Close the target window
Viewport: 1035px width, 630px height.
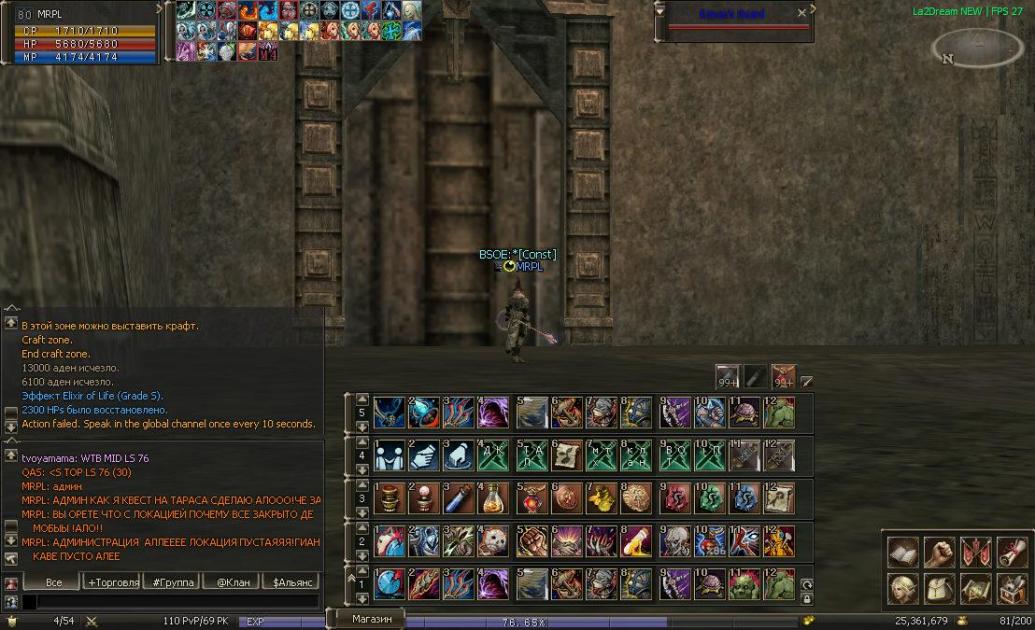point(802,13)
